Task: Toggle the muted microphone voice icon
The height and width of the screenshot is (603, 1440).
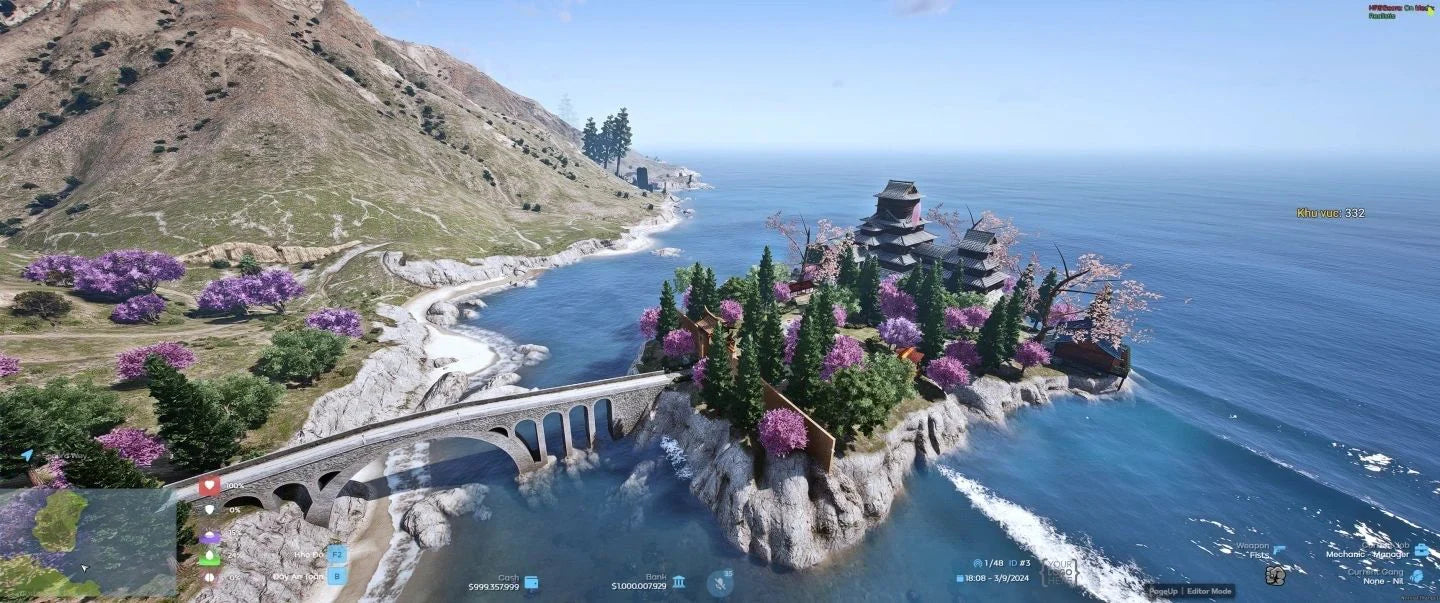Action: click(719, 583)
